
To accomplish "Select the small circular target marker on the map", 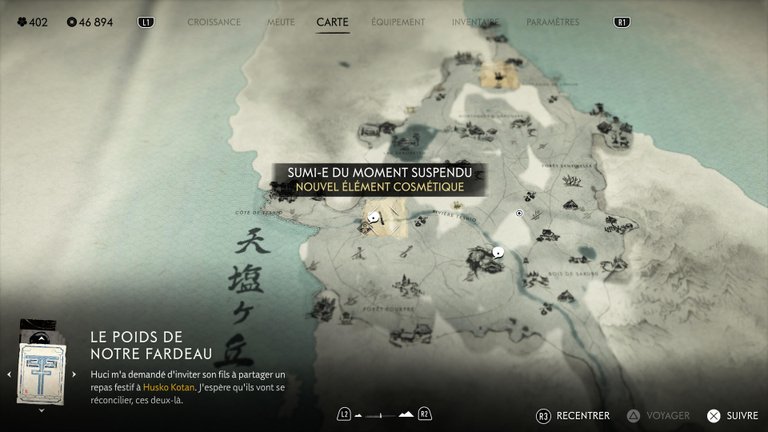I will coord(519,213).
